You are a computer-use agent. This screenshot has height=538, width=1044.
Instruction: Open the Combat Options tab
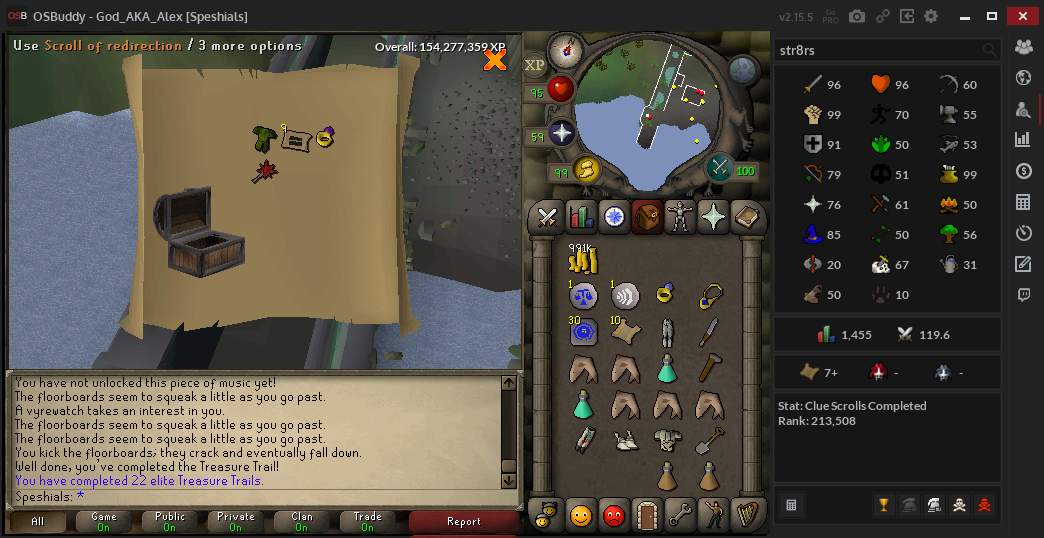[x=547, y=216]
